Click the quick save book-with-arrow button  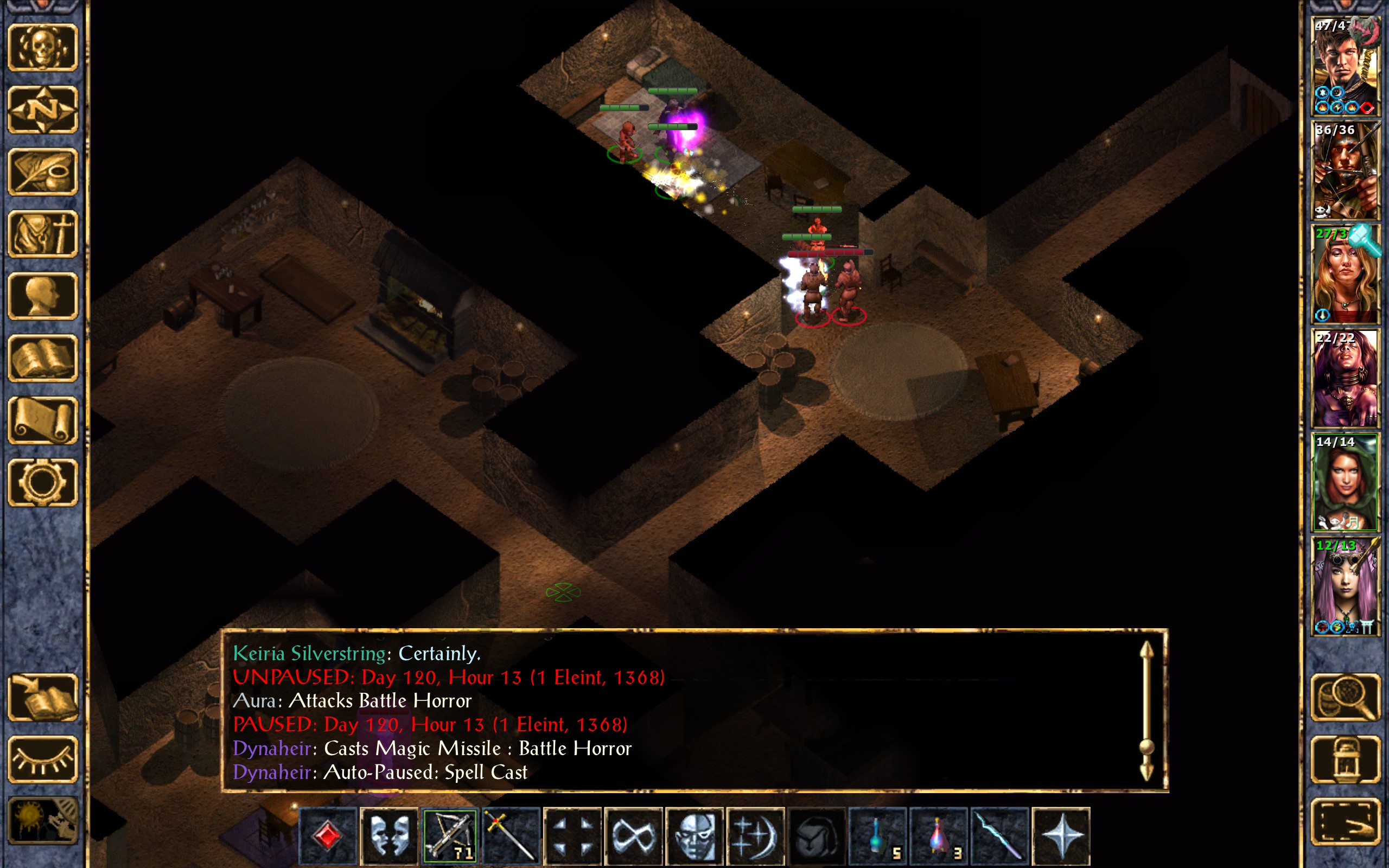42,697
